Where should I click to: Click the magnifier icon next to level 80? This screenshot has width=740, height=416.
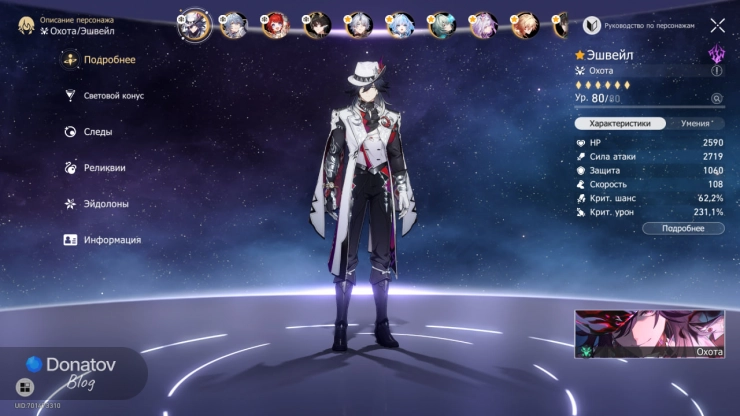(716, 98)
